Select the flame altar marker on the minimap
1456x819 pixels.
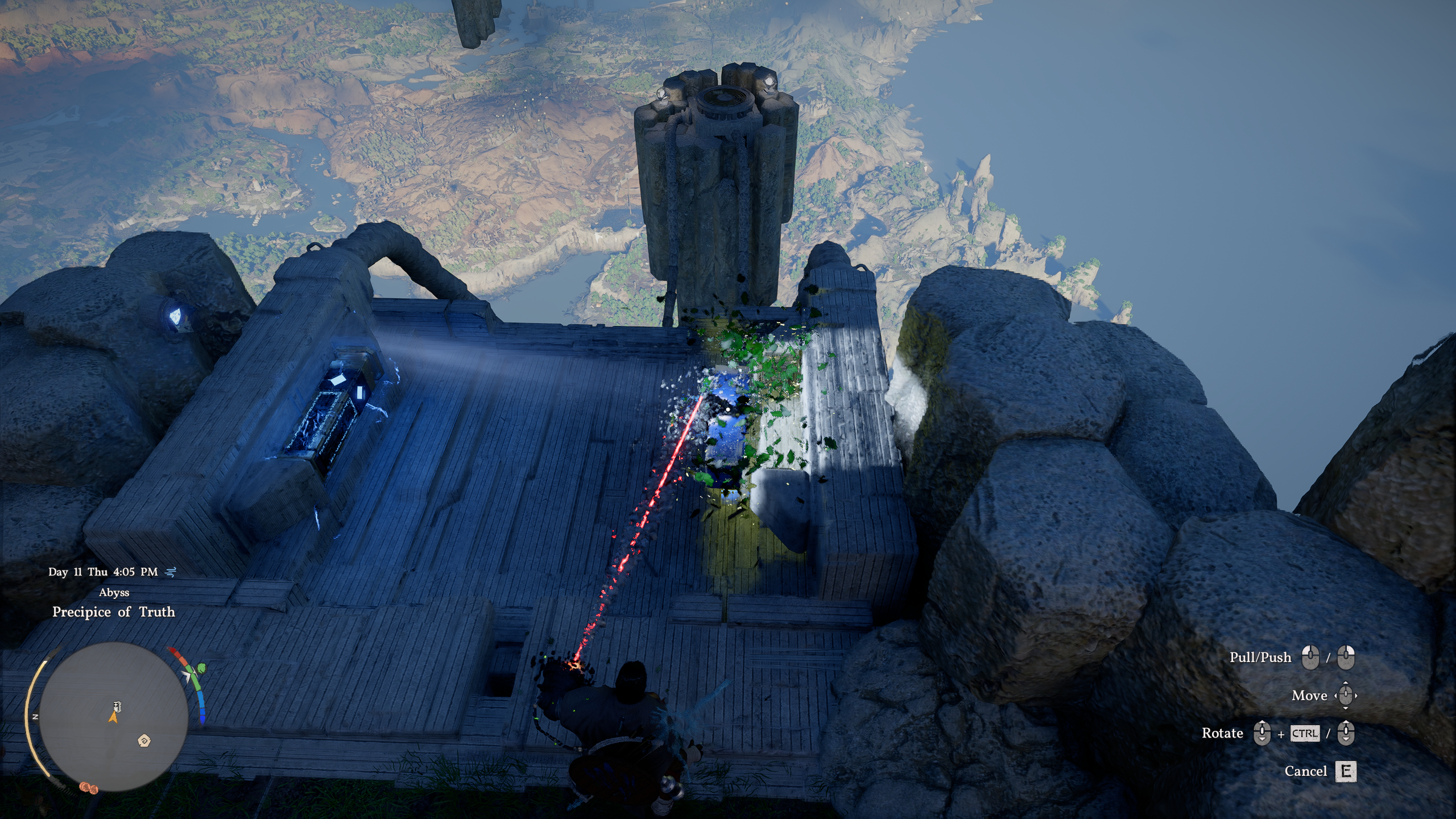point(116,706)
